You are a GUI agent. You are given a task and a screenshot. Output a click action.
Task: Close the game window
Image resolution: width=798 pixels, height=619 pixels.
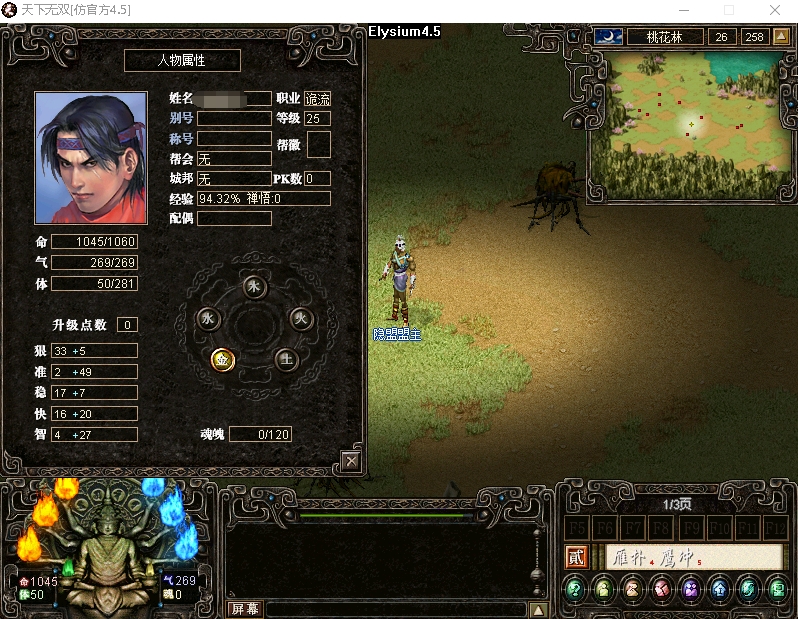(x=775, y=10)
